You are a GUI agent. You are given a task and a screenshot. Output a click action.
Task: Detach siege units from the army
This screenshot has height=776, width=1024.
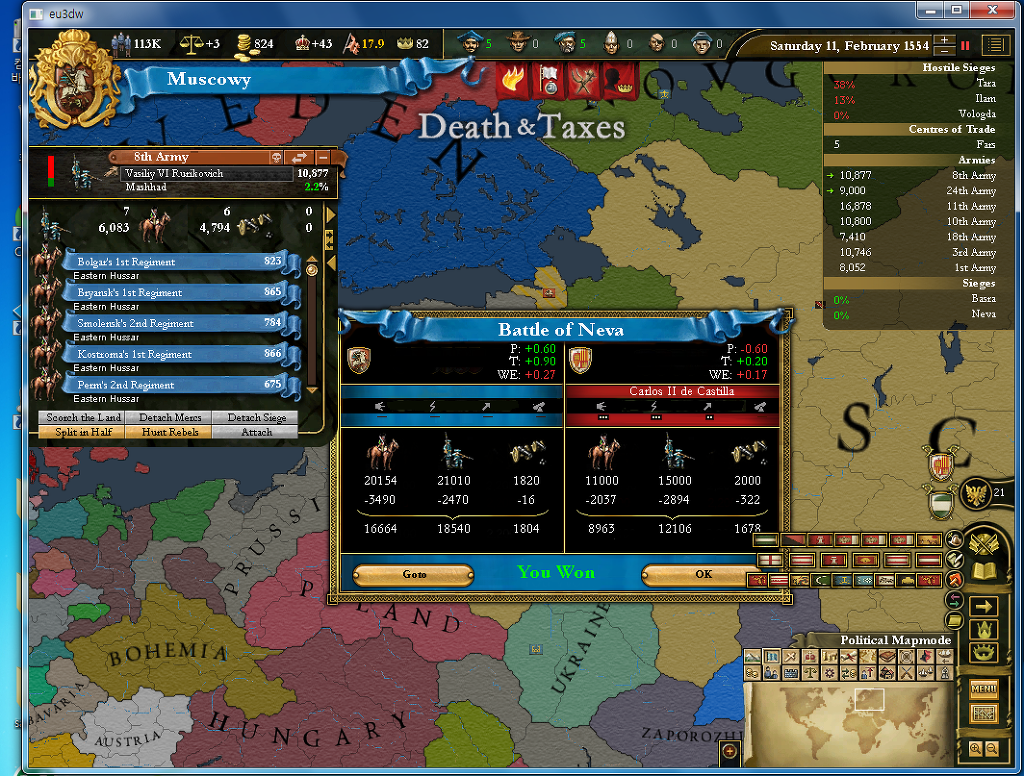[x=256, y=417]
